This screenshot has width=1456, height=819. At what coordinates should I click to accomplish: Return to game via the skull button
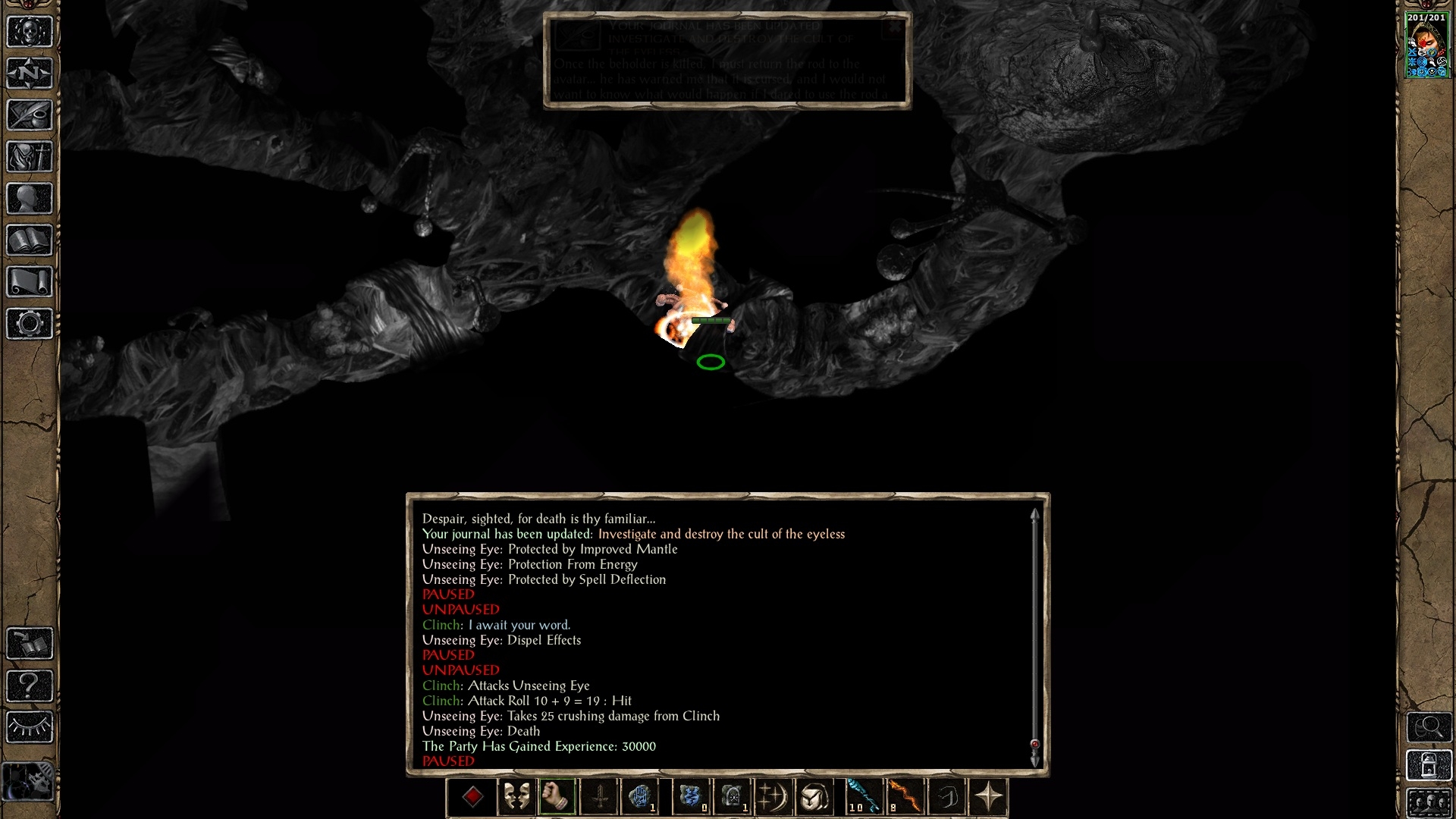coord(30,32)
